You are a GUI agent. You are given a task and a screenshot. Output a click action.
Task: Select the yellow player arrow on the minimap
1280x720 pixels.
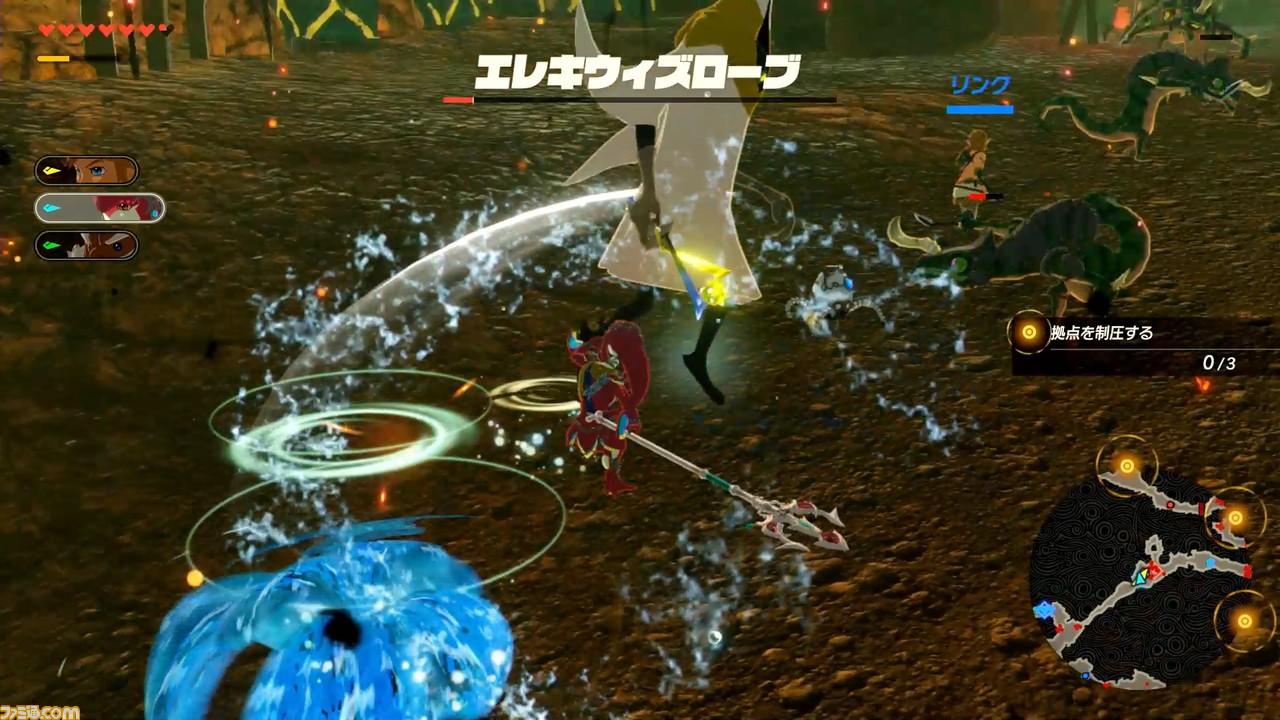1145,574
